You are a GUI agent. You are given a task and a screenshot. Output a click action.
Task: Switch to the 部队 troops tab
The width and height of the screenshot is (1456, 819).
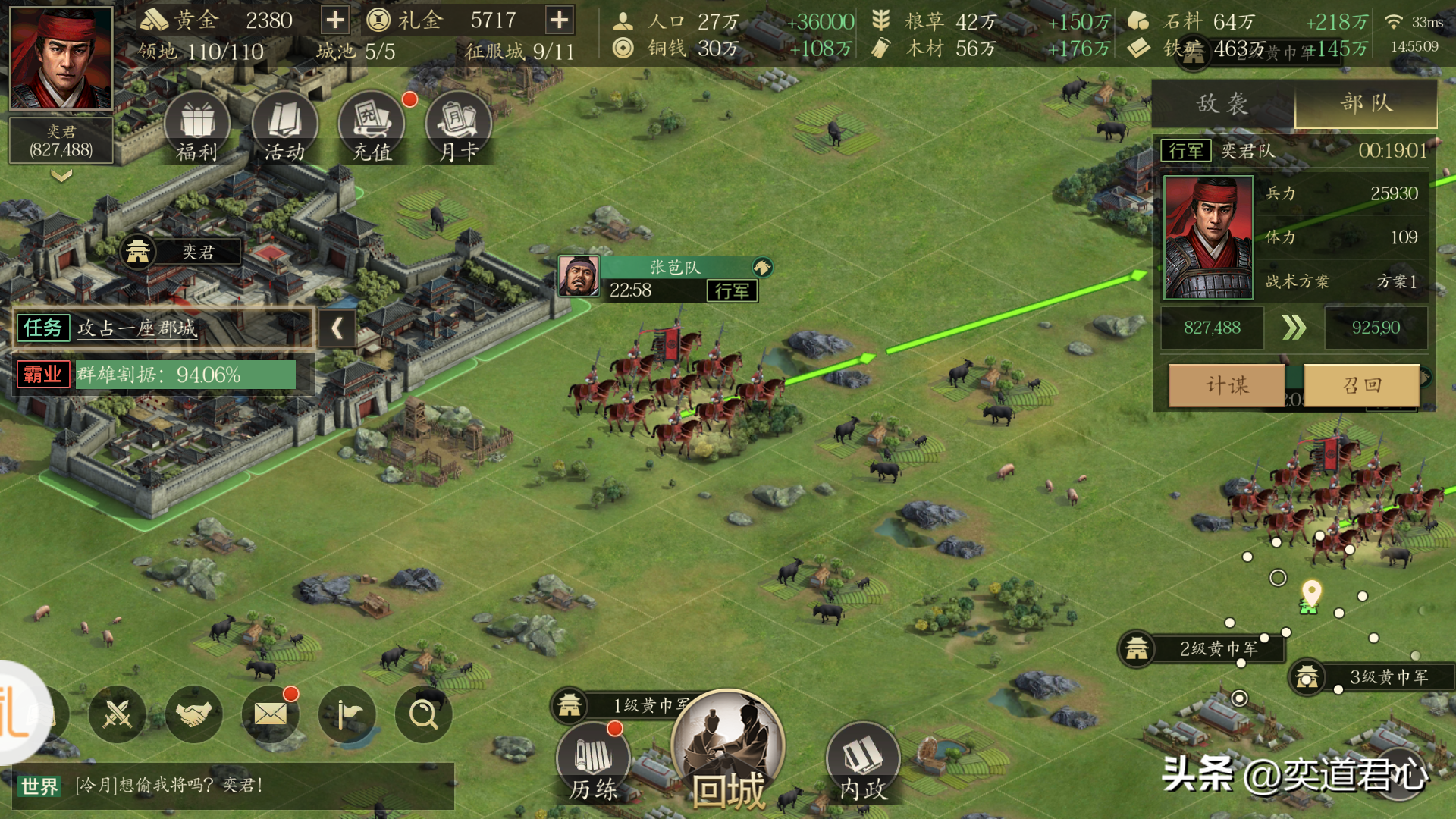1366,103
